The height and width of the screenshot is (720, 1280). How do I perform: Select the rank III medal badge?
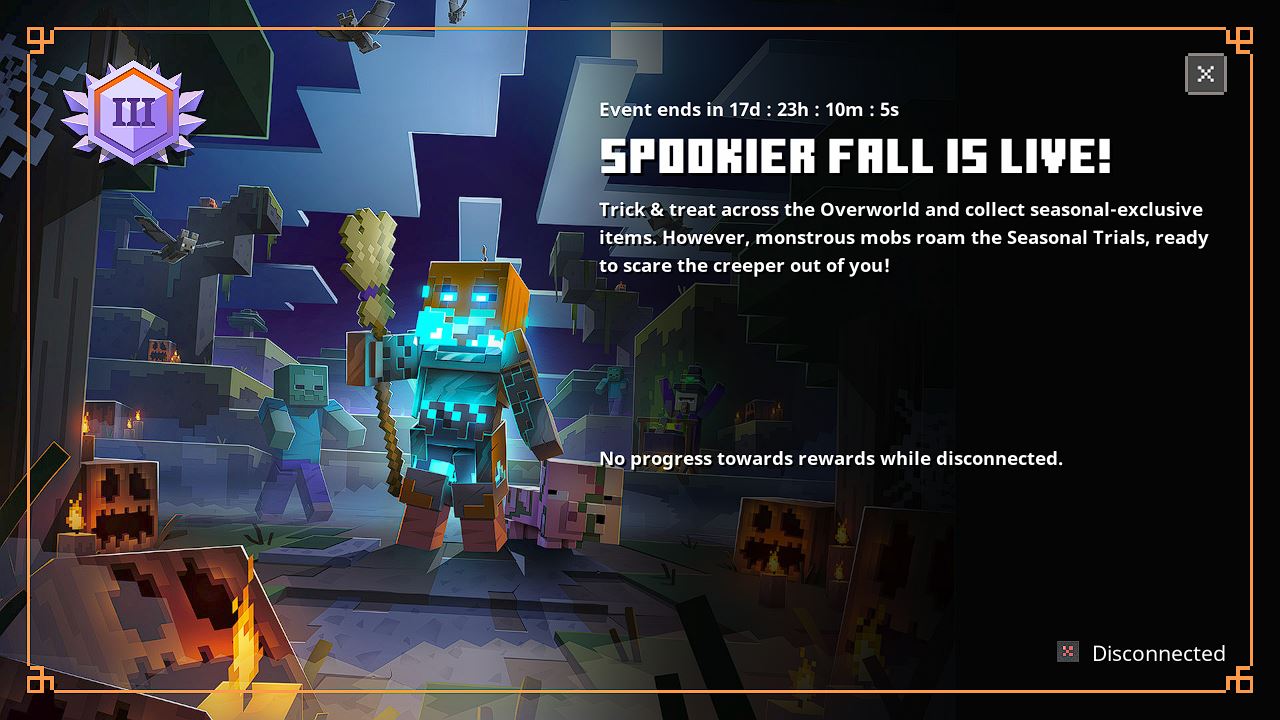[x=137, y=112]
